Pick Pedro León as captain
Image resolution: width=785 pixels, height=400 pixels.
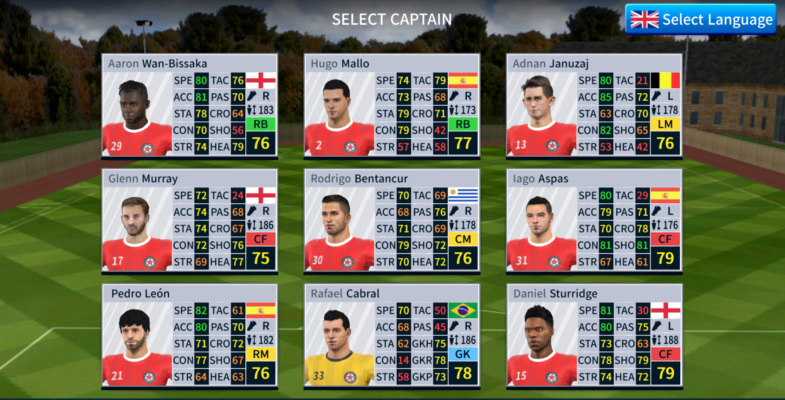pyautogui.click(x=189, y=336)
